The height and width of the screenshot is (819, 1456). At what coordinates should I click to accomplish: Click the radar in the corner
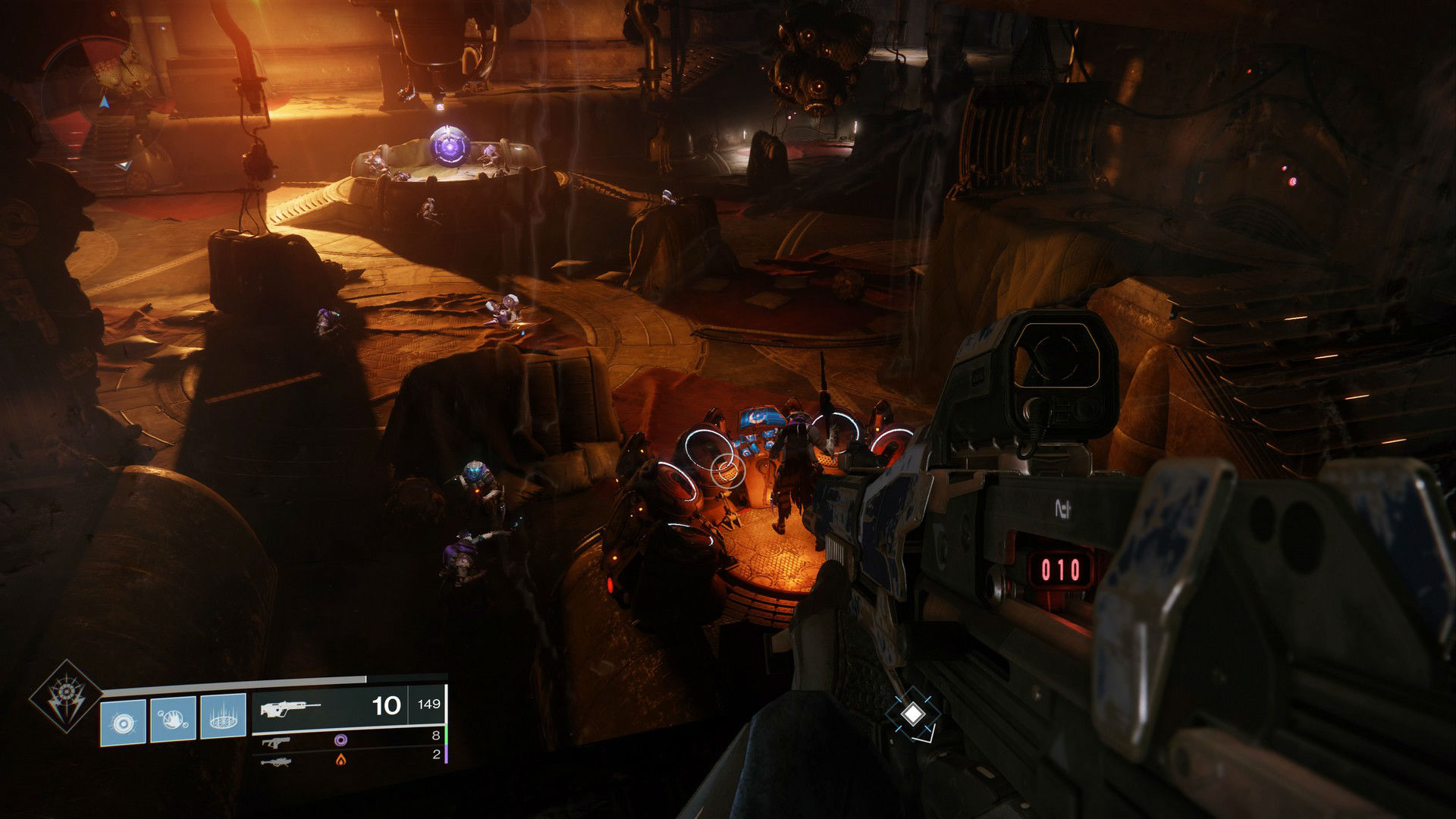tap(101, 102)
